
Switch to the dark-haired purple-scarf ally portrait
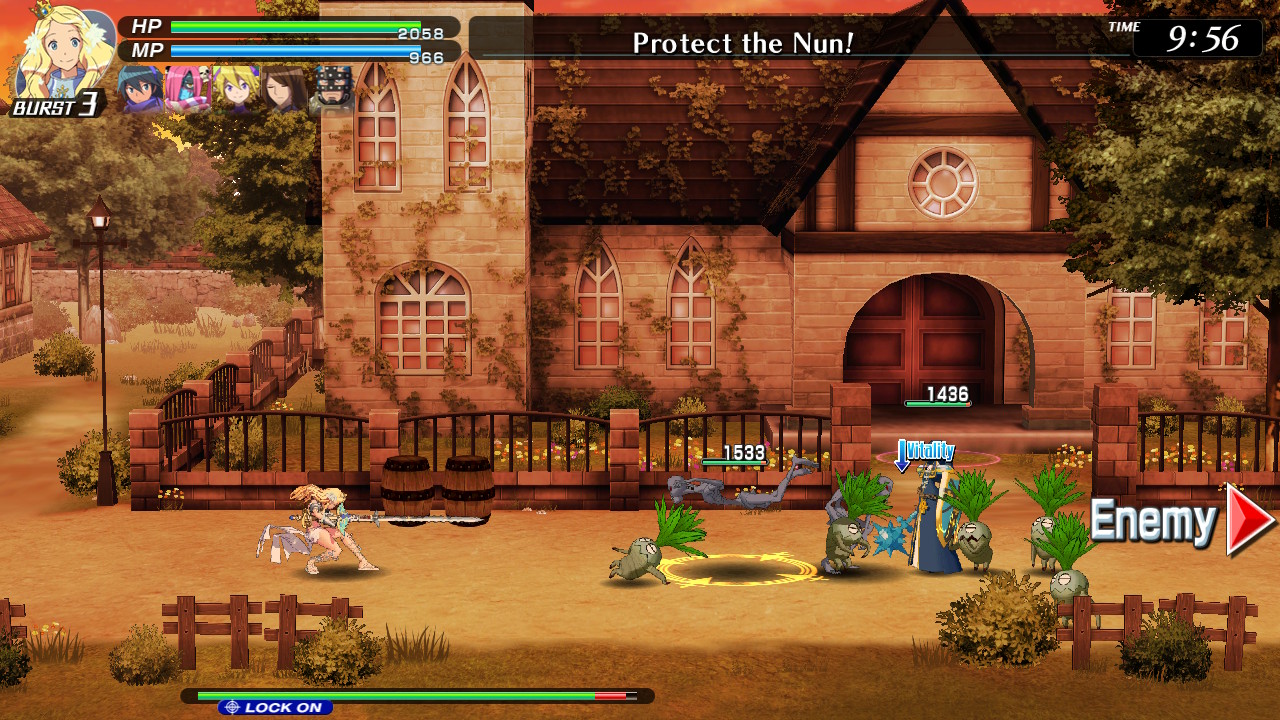tap(141, 89)
